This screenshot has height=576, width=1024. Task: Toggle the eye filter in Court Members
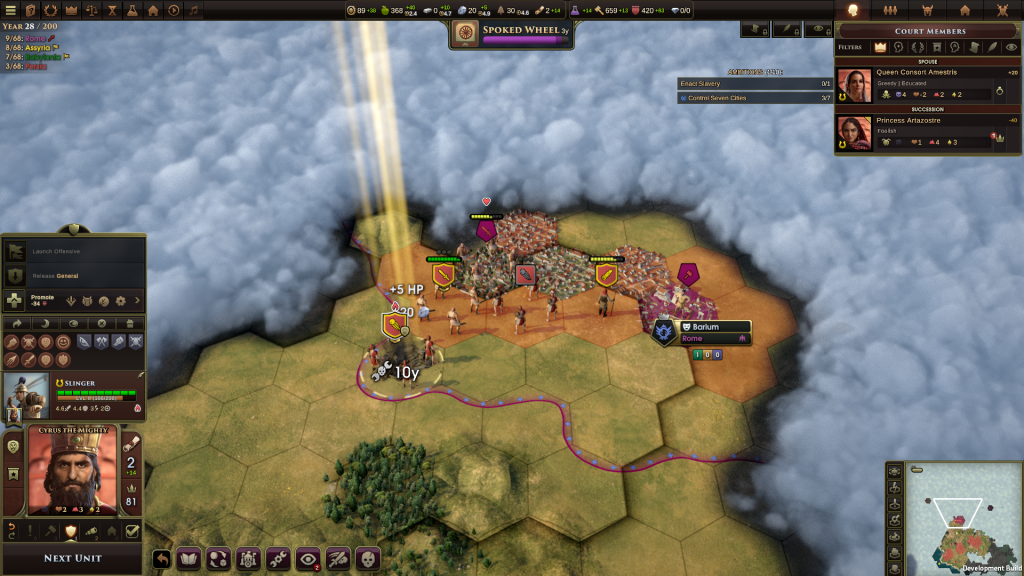tap(1011, 47)
